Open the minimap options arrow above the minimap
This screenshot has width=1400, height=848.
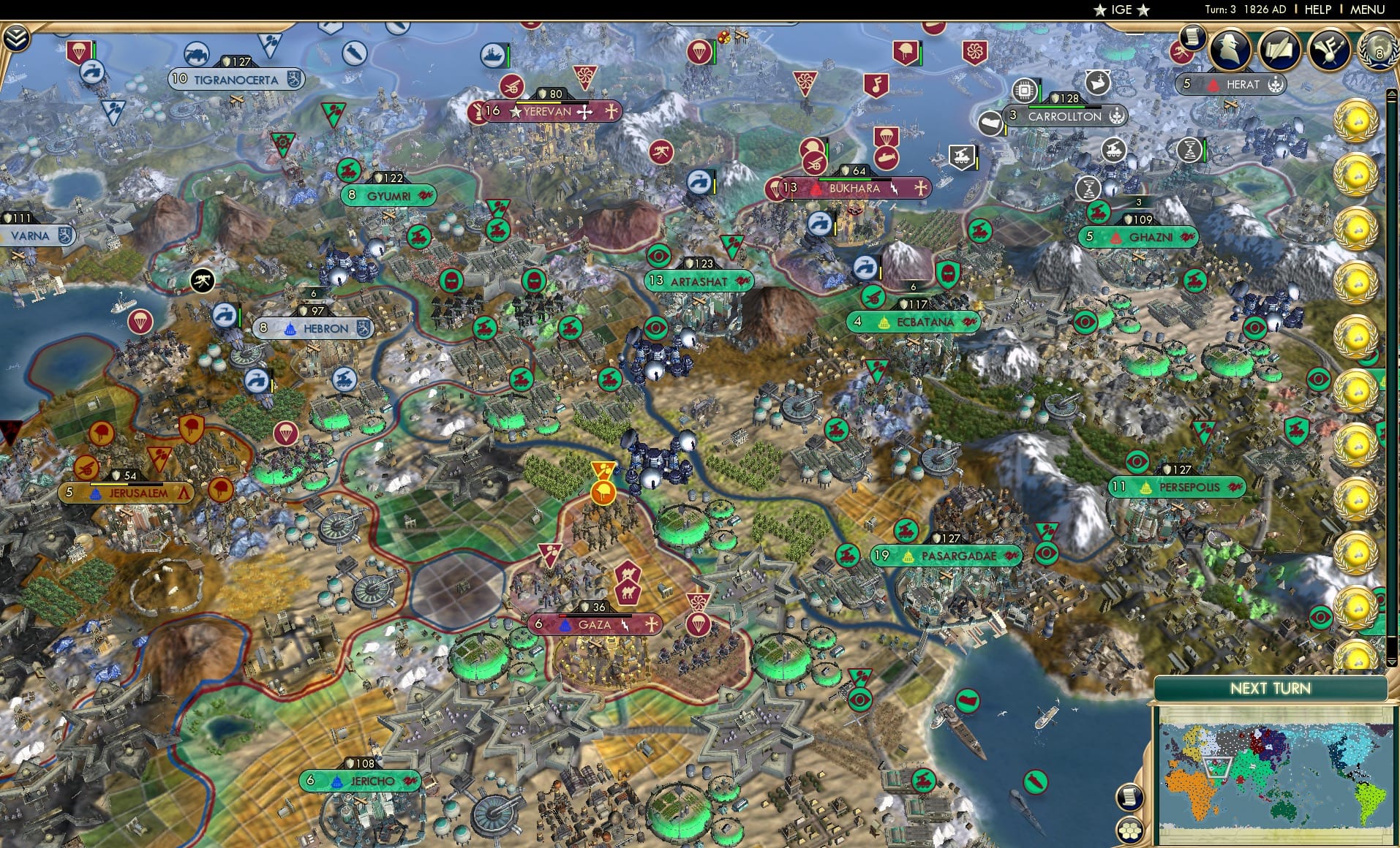point(1391,663)
